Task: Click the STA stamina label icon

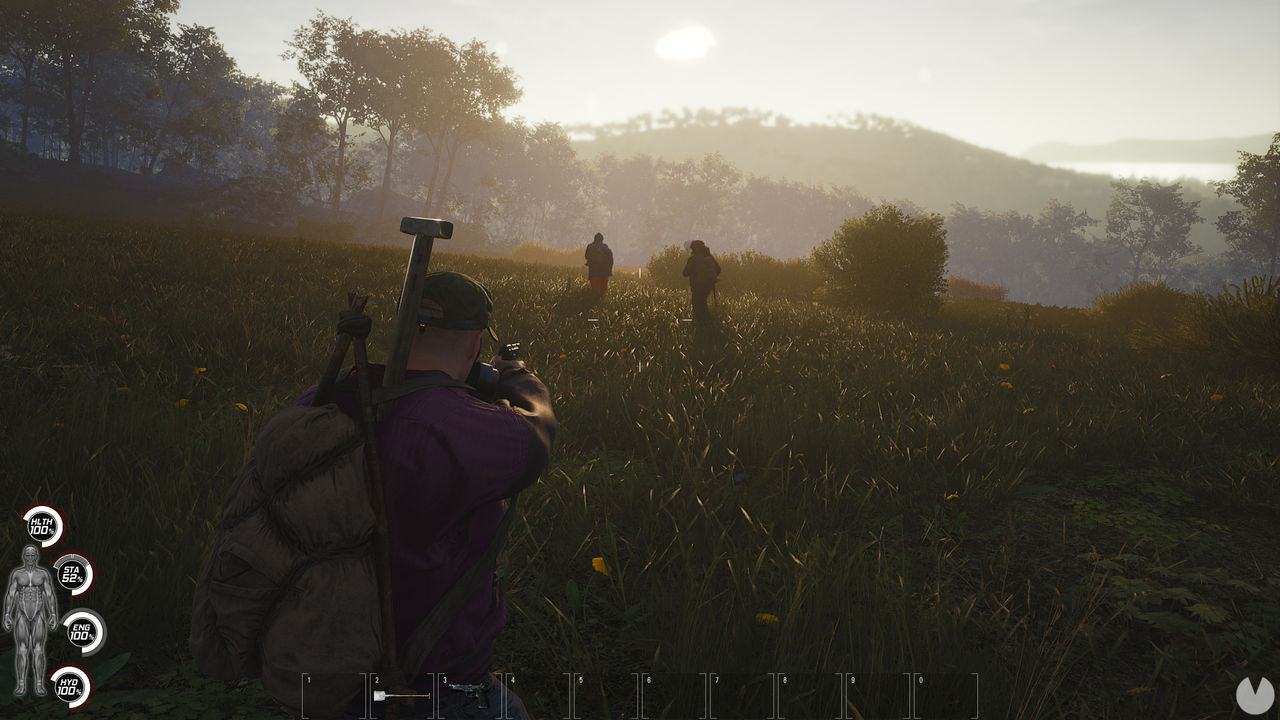Action: (x=72, y=570)
